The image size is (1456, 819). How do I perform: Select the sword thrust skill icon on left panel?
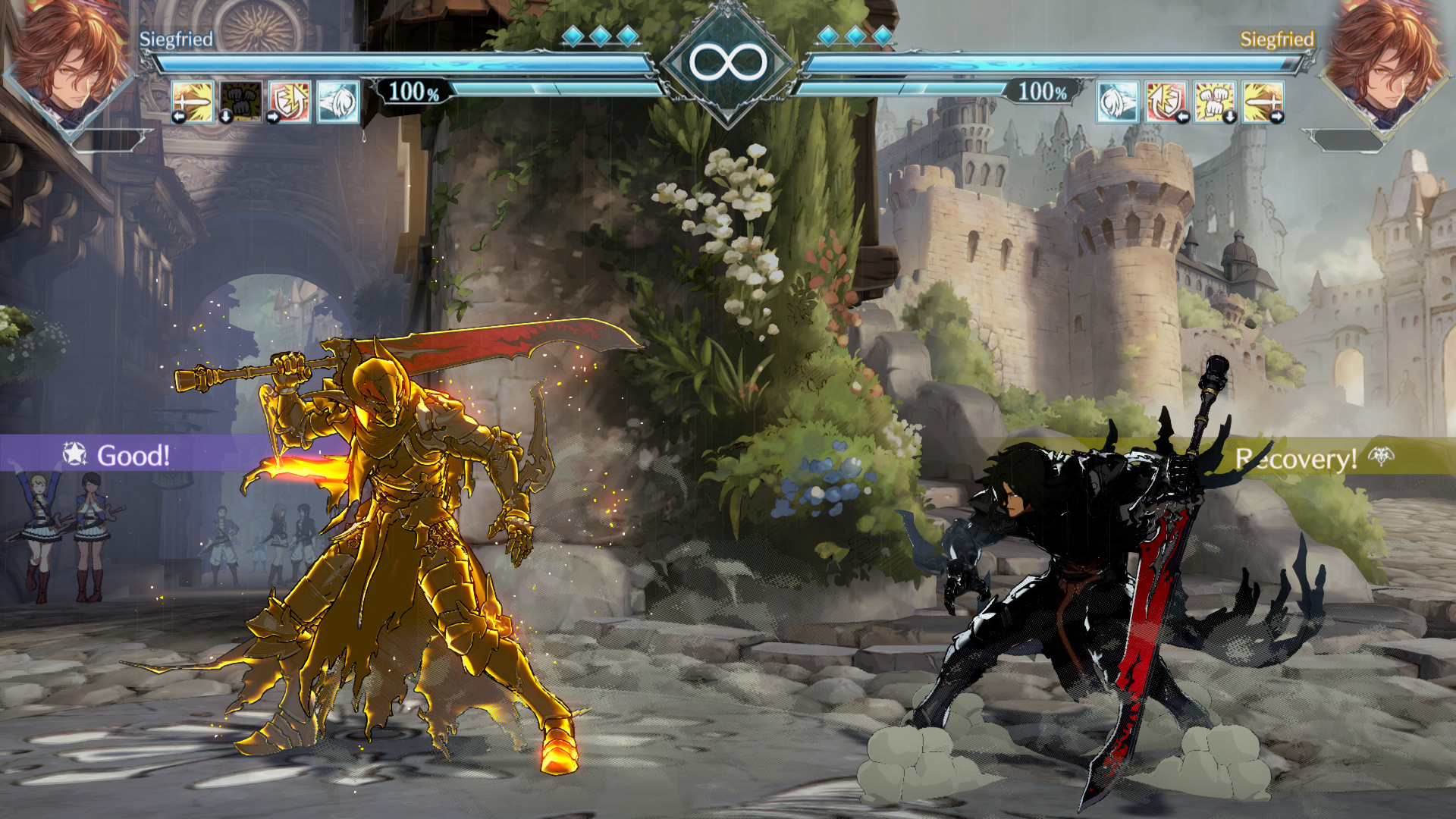pyautogui.click(x=193, y=102)
